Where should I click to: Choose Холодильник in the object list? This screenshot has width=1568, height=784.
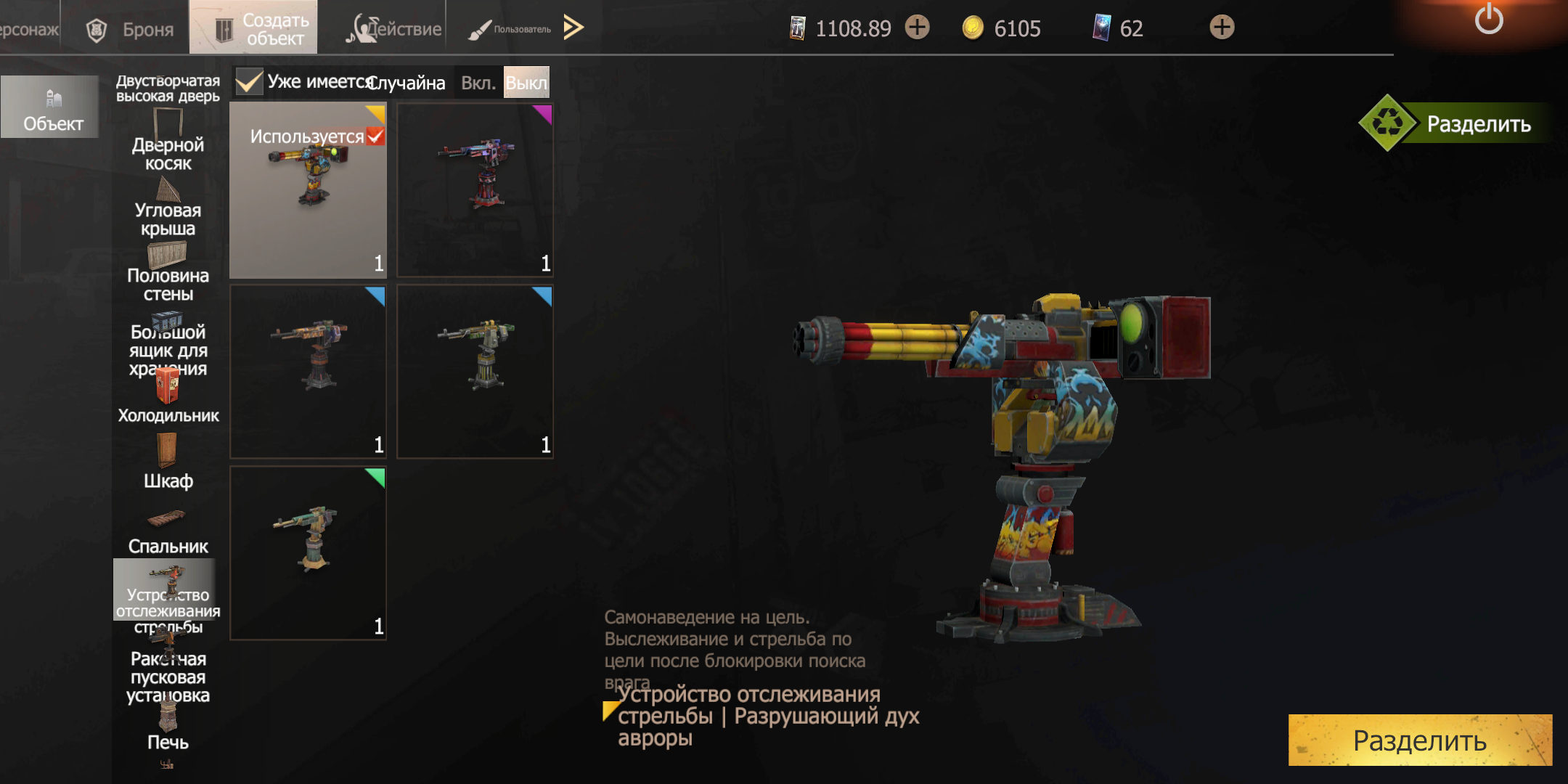[168, 398]
